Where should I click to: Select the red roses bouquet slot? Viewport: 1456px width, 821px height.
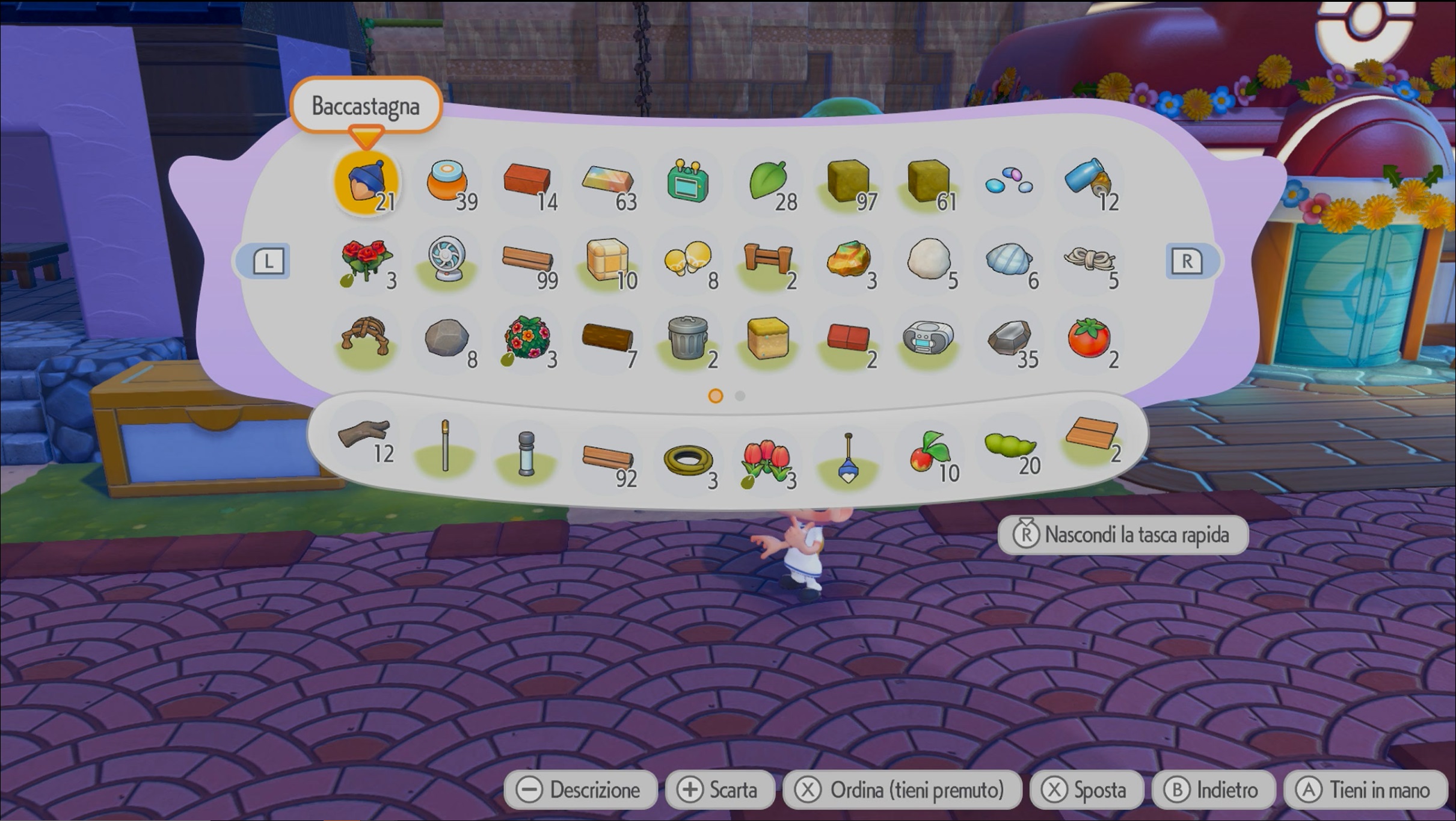366,262
